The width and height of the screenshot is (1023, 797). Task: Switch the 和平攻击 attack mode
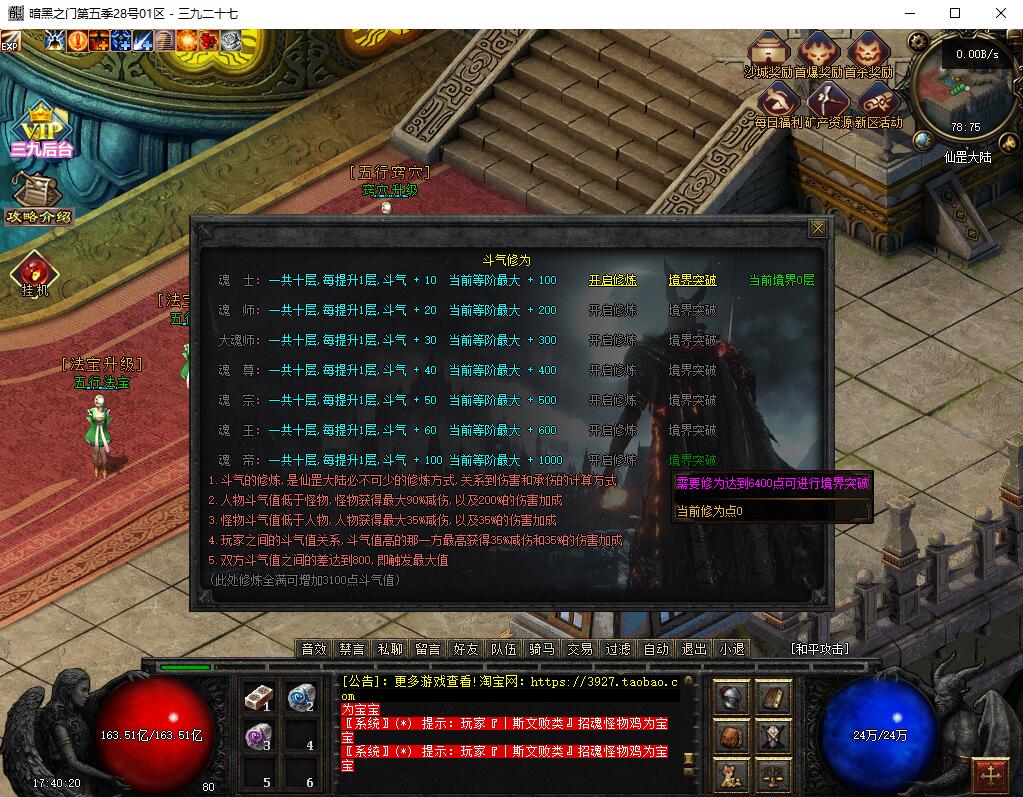(x=819, y=649)
